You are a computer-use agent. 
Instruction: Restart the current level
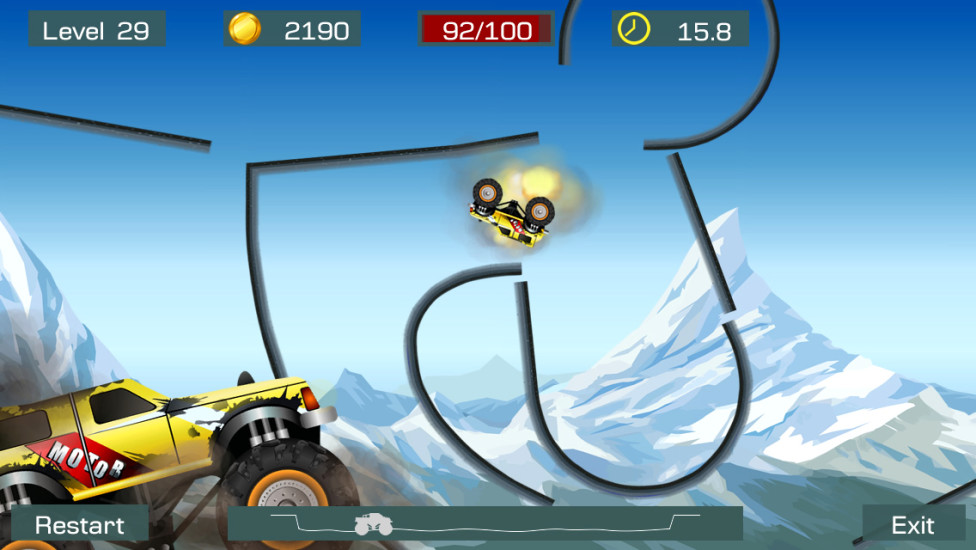[80, 525]
